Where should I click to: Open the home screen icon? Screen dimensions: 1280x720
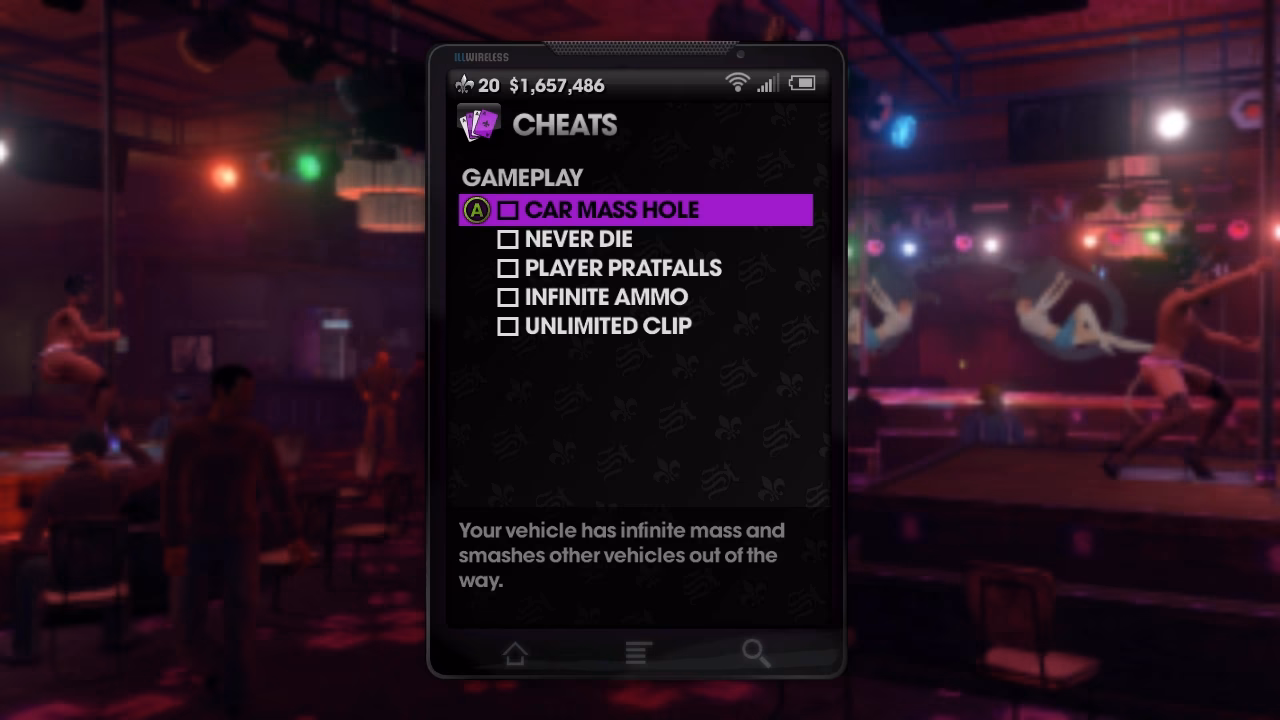pyautogui.click(x=515, y=652)
